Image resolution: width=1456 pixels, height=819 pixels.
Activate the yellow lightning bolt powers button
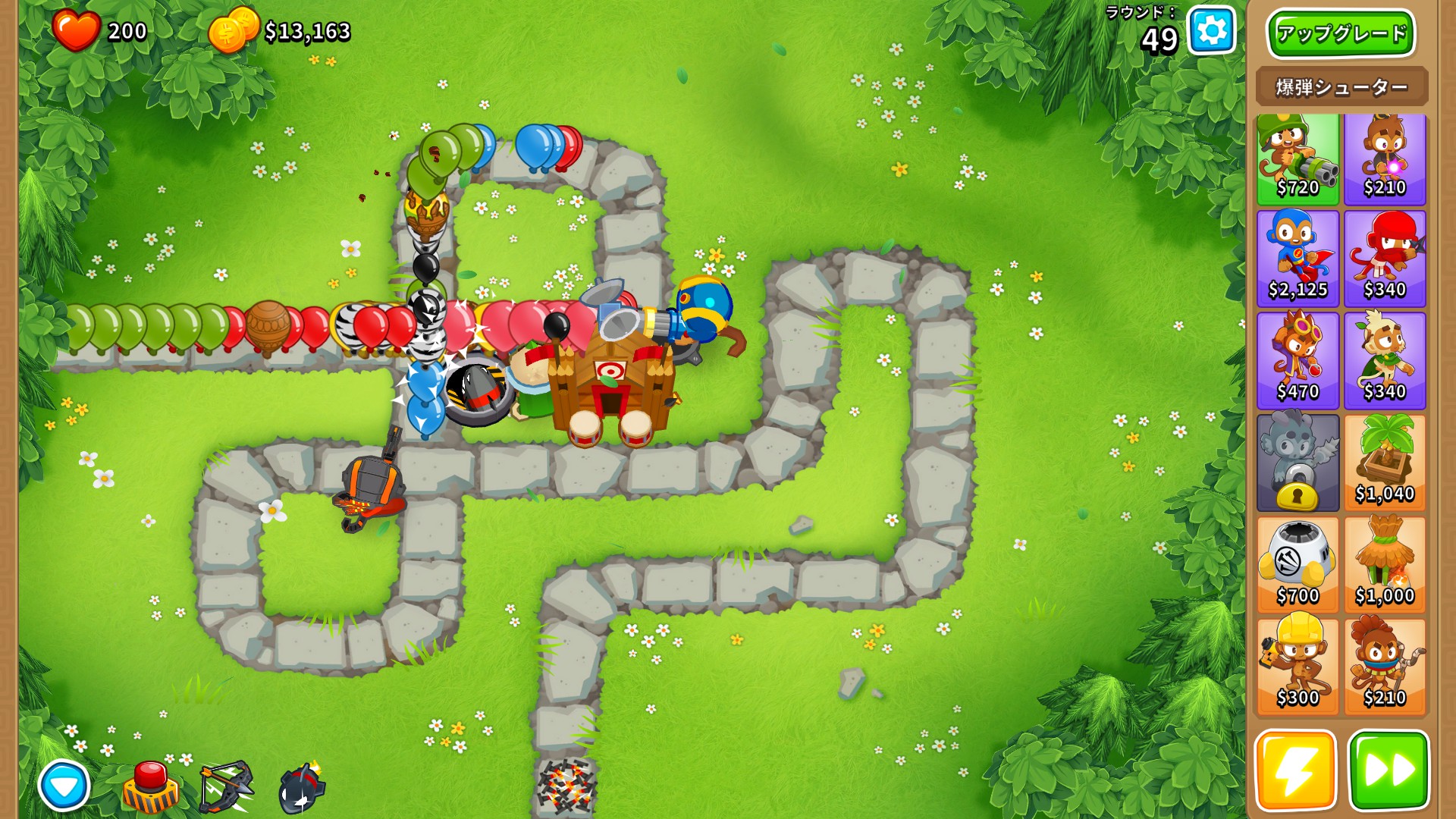point(1296,770)
